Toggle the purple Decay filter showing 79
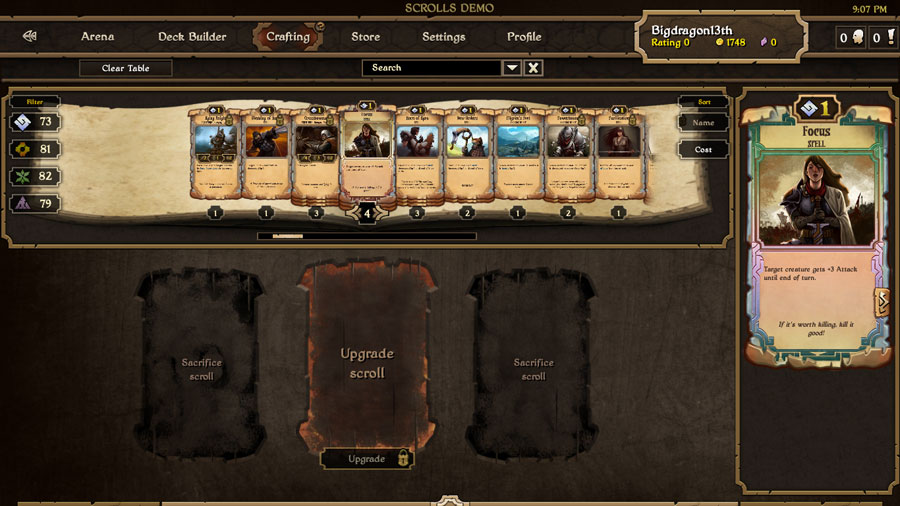The width and height of the screenshot is (900, 506). coord(35,204)
